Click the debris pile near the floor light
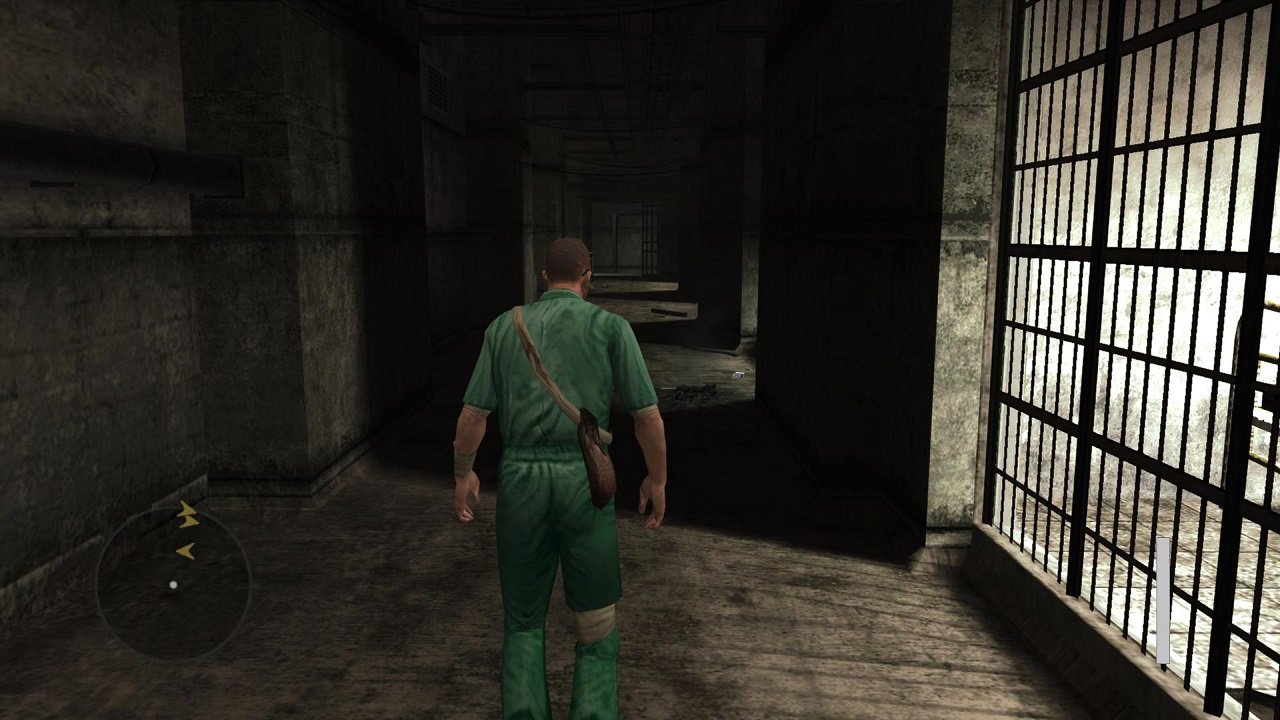Image resolution: width=1280 pixels, height=720 pixels. point(692,391)
